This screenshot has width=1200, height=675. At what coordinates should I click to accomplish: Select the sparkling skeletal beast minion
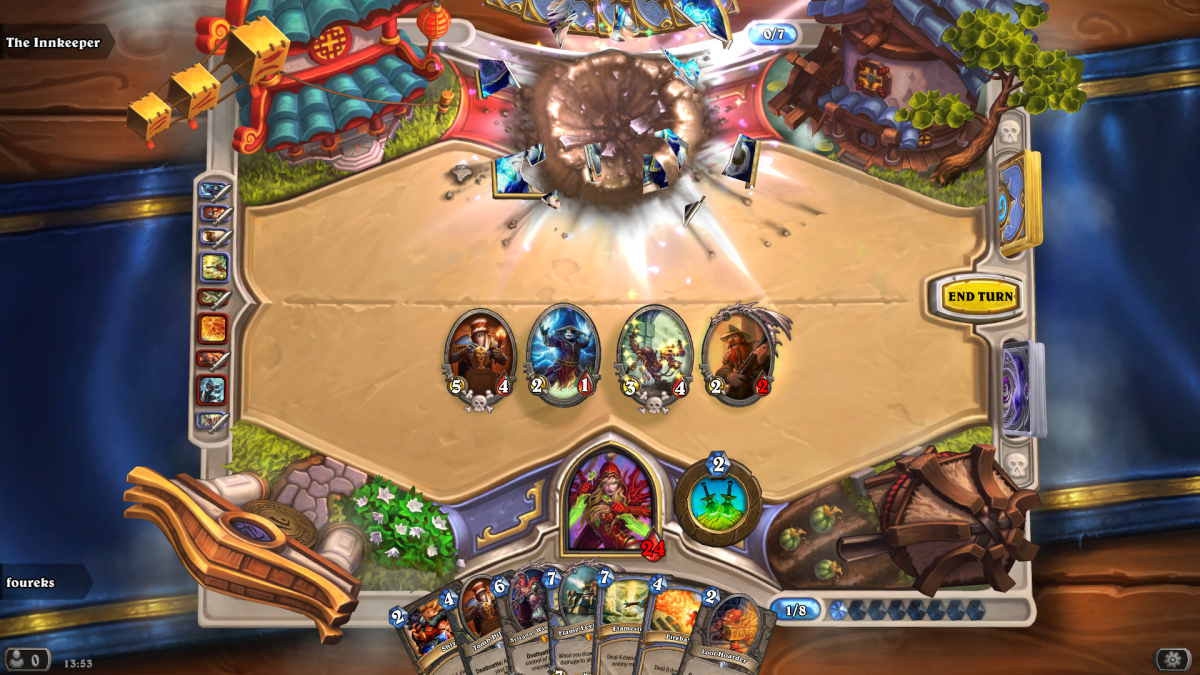click(655, 357)
